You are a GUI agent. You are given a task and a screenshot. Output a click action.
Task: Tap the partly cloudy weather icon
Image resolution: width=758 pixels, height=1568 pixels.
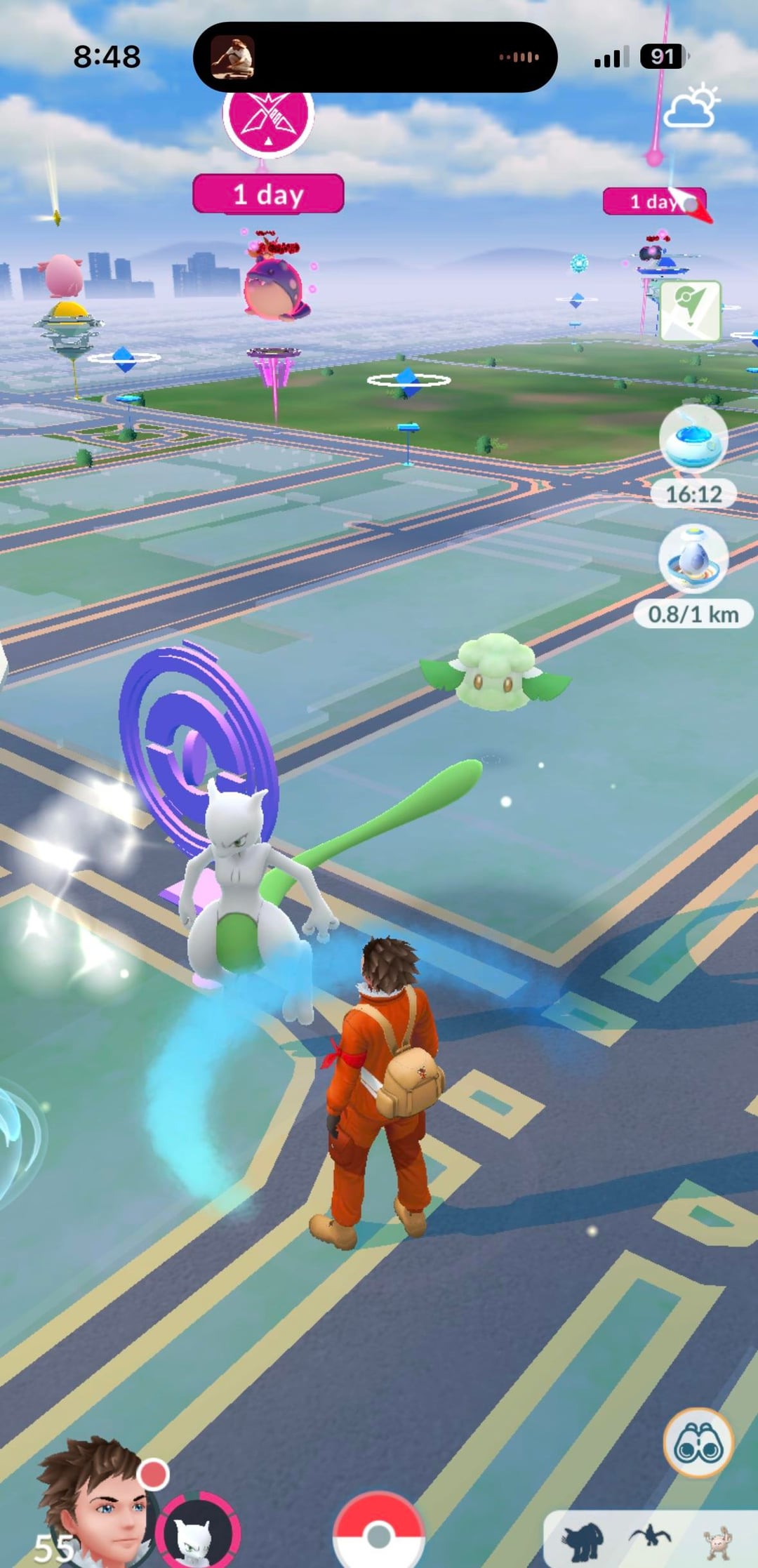coord(691,107)
